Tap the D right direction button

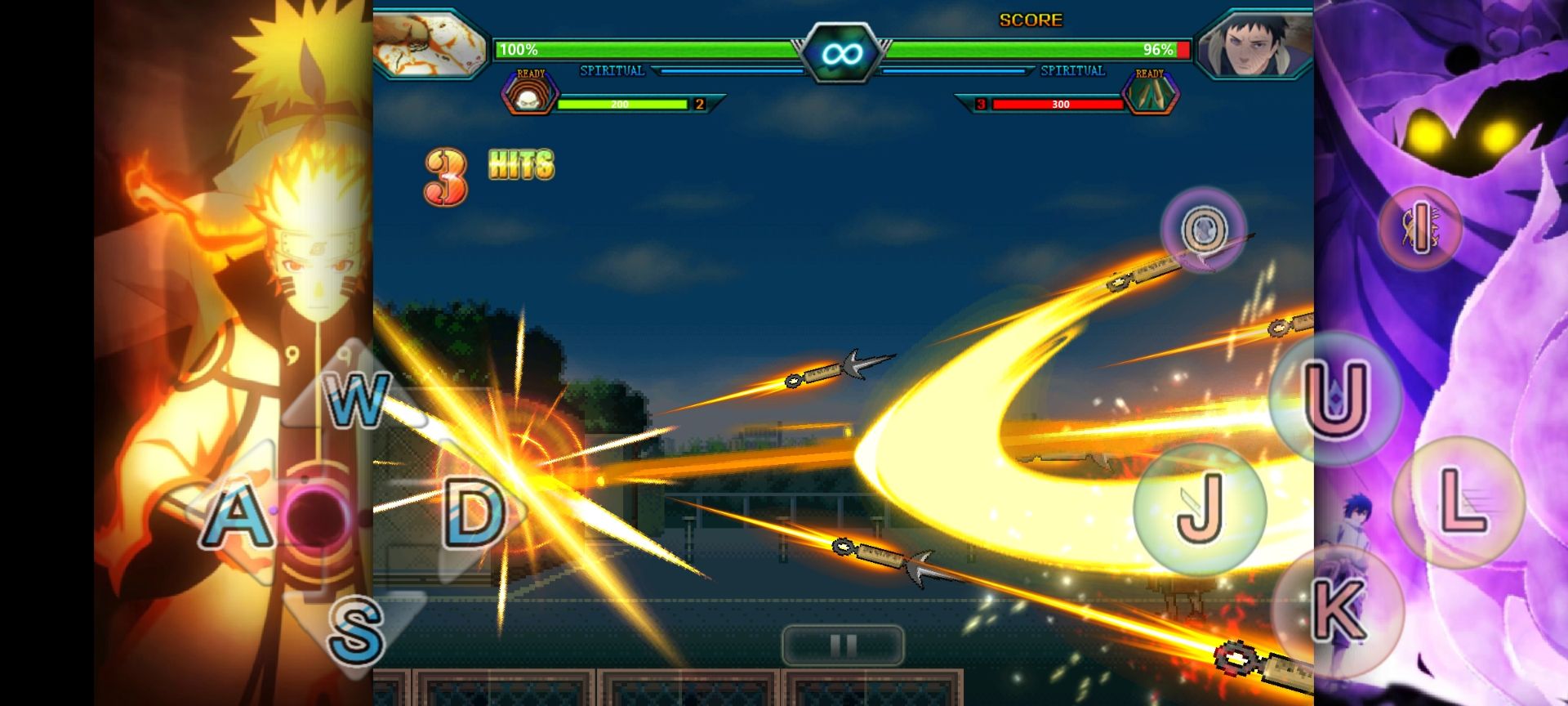(x=474, y=513)
